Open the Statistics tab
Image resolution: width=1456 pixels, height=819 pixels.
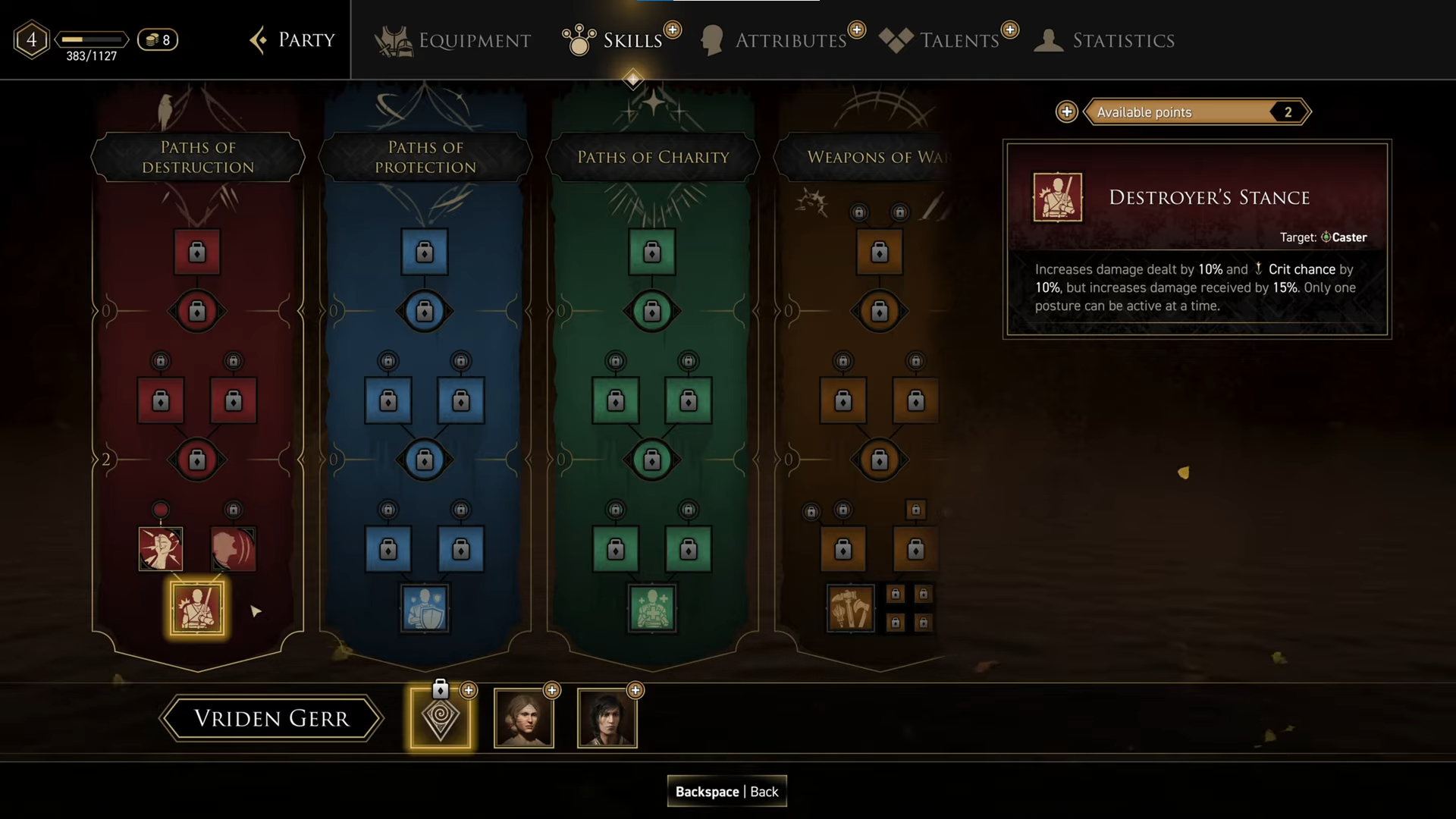coord(1106,40)
